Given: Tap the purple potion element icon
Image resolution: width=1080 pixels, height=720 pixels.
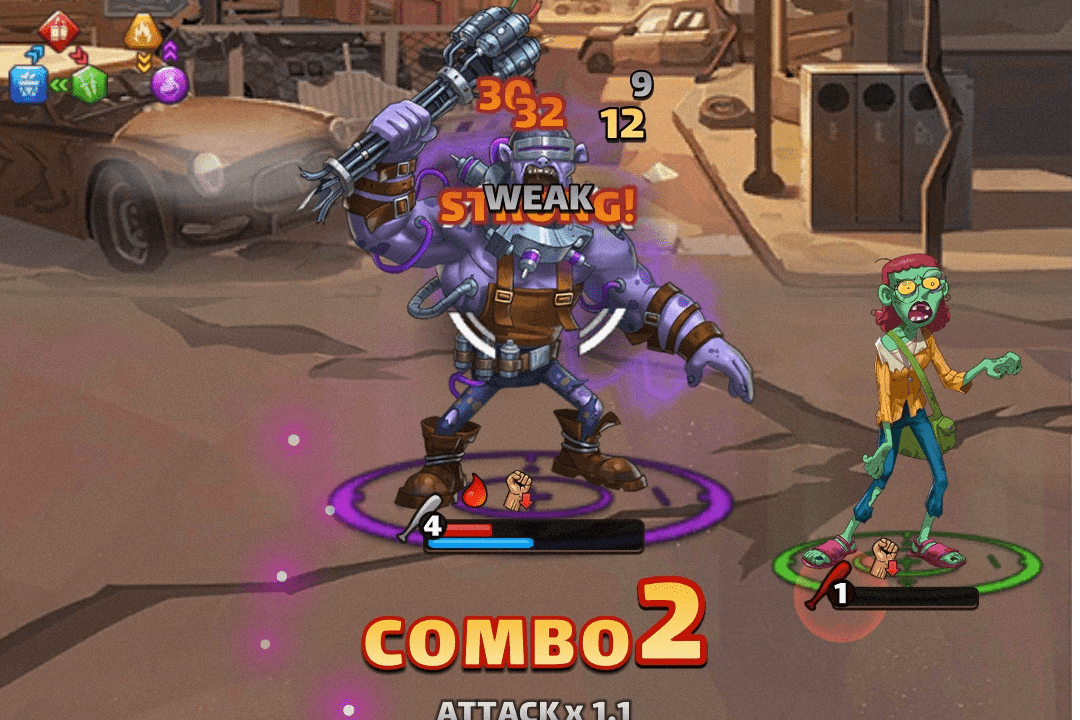Looking at the screenshot, I should click(x=169, y=84).
